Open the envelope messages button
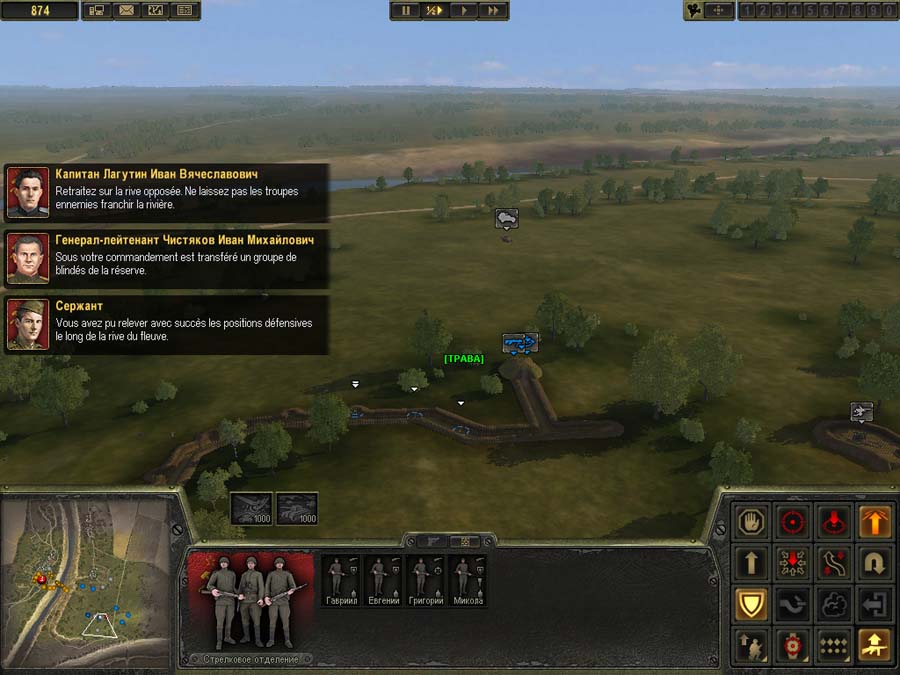The width and height of the screenshot is (900, 675). 126,11
